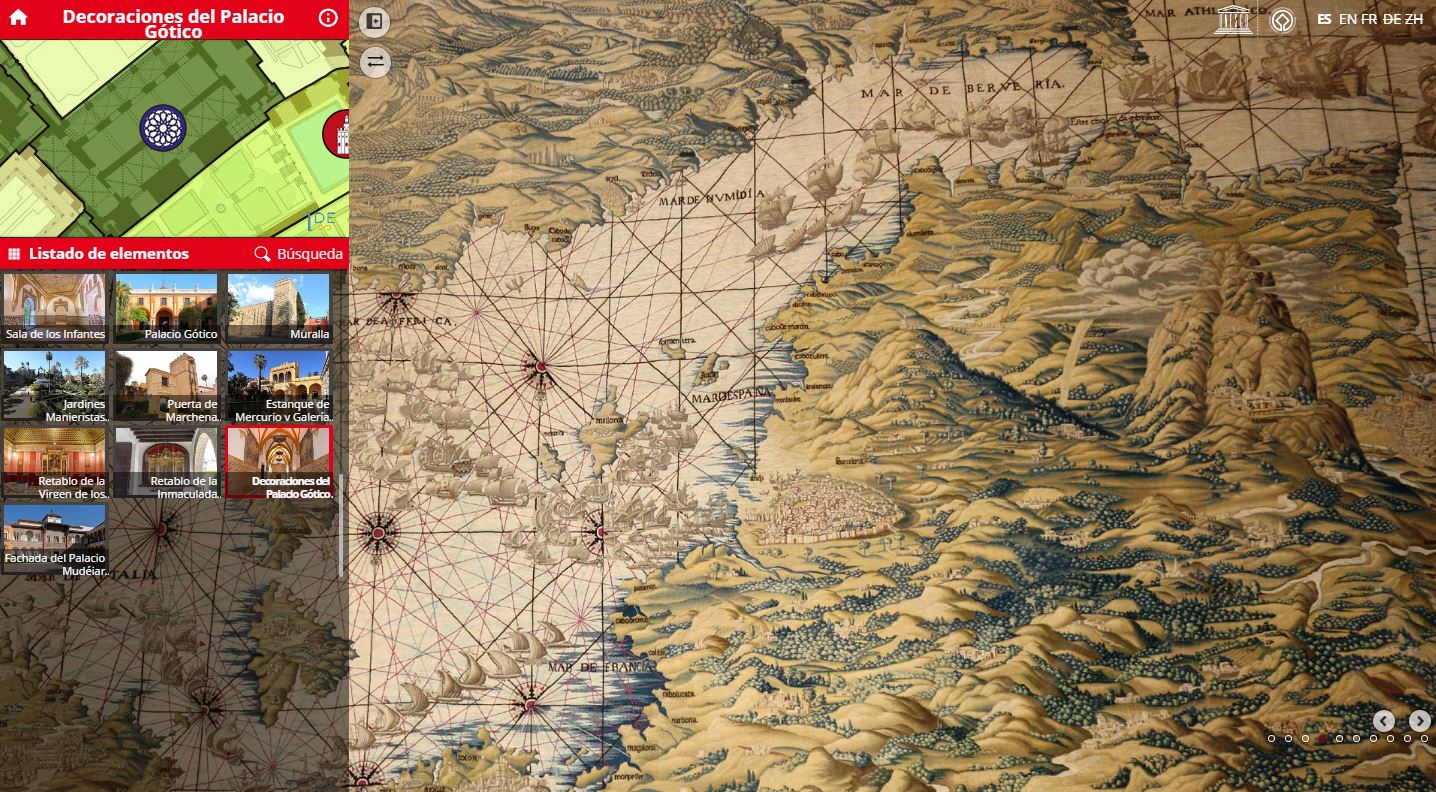Click the magnifier icon next to Búsqueda
The width and height of the screenshot is (1436, 792).
pos(262,253)
